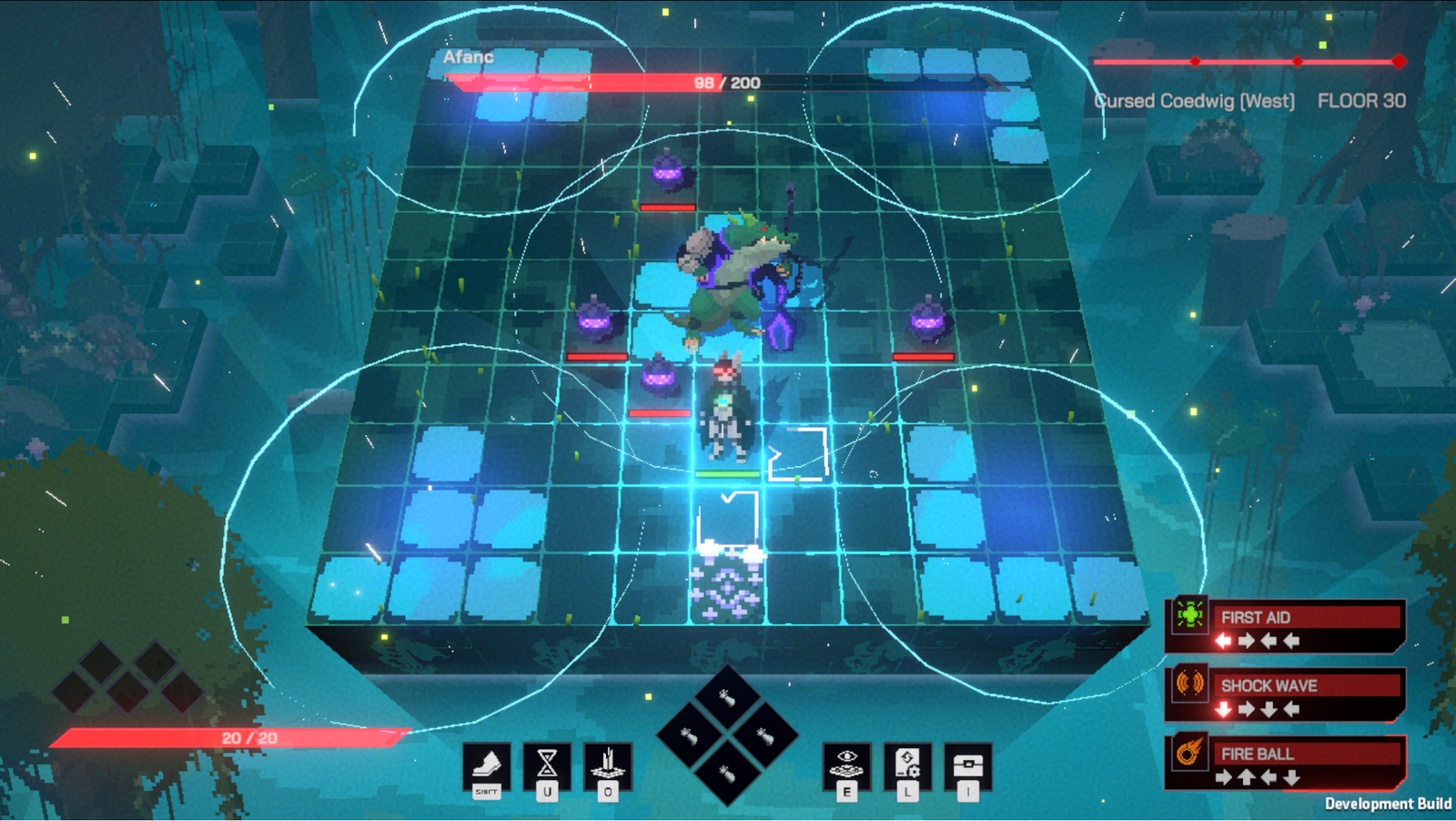
Task: Activate the Fire Ball skill
Action: pyautogui.click(x=1285, y=763)
